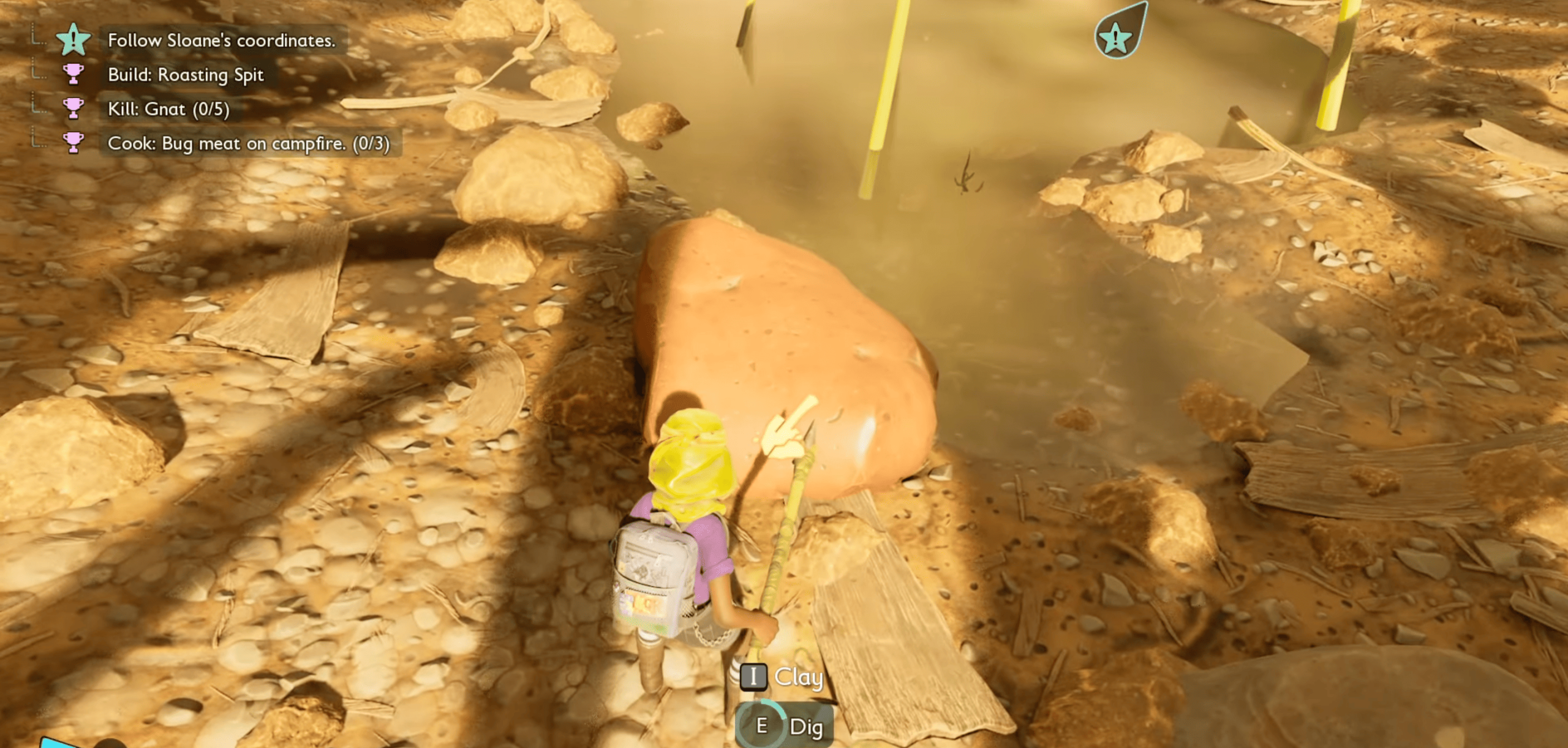The image size is (1568, 748).
Task: Select the Follow Sloane's coordinates objective
Action: pos(221,40)
